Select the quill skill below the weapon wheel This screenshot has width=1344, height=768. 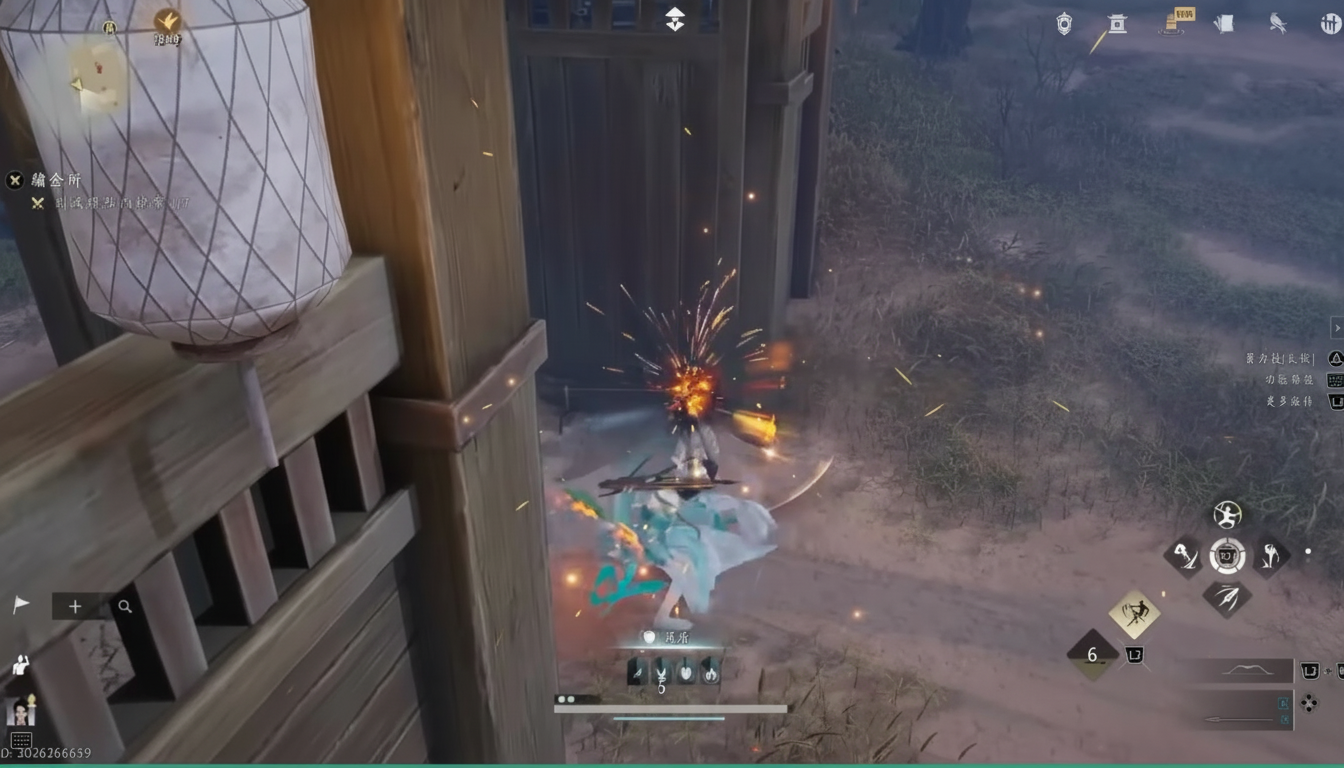click(1226, 600)
